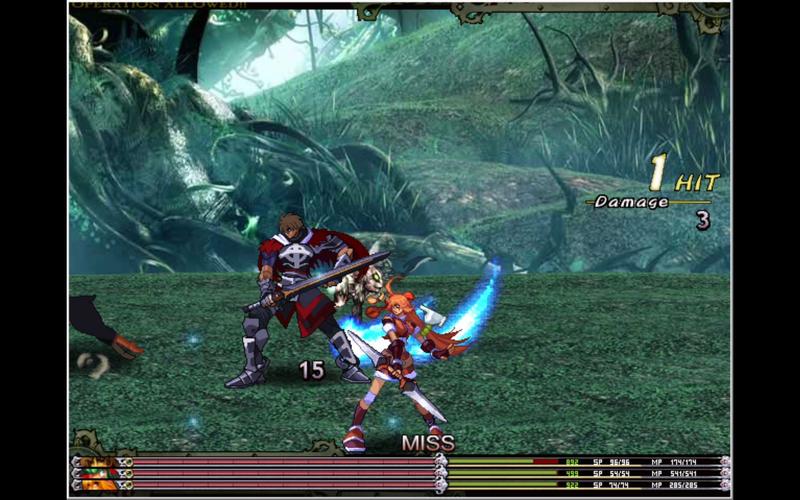Select the orange-haired girl party portrait
Image resolution: width=800 pixels, height=500 pixels.
point(98,485)
